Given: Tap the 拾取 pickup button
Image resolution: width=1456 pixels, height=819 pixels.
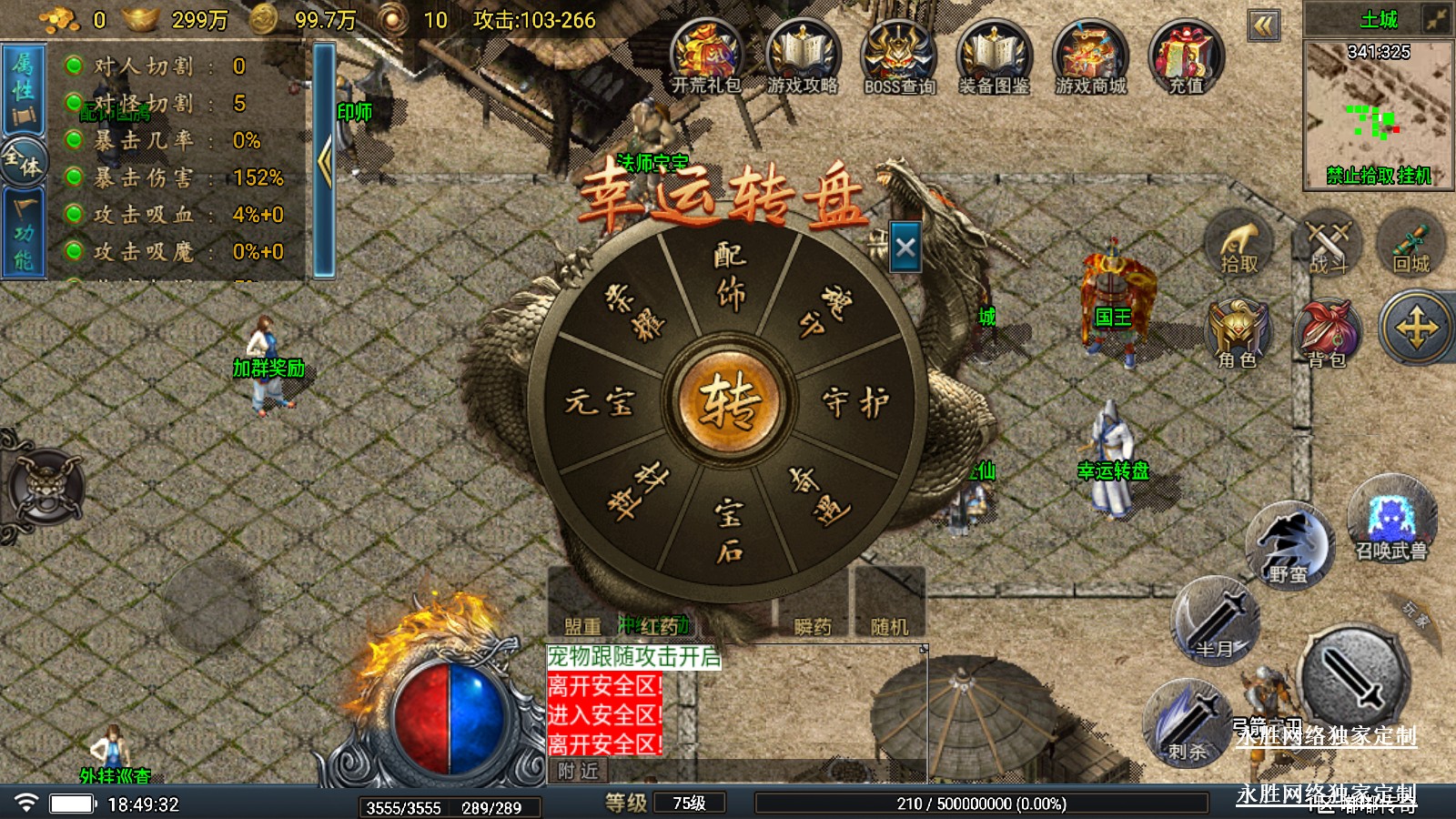Looking at the screenshot, I should click(x=1239, y=244).
